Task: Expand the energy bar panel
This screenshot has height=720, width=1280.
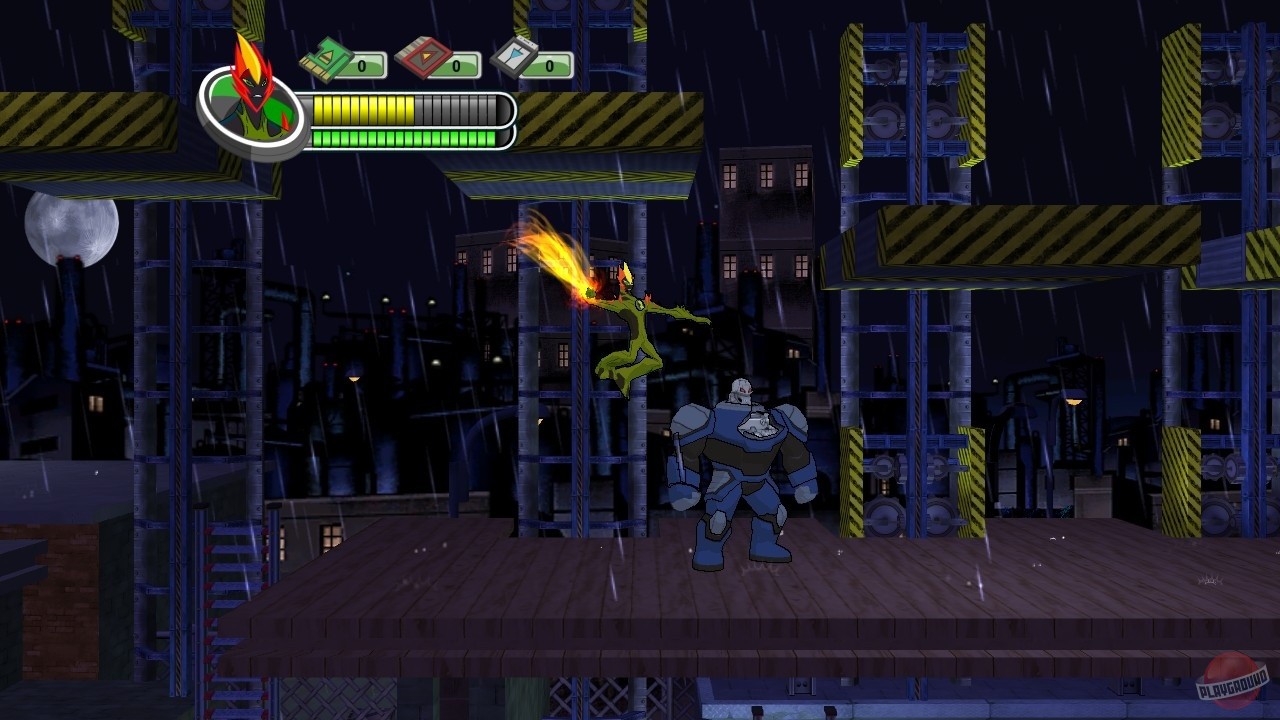Action: [x=400, y=137]
